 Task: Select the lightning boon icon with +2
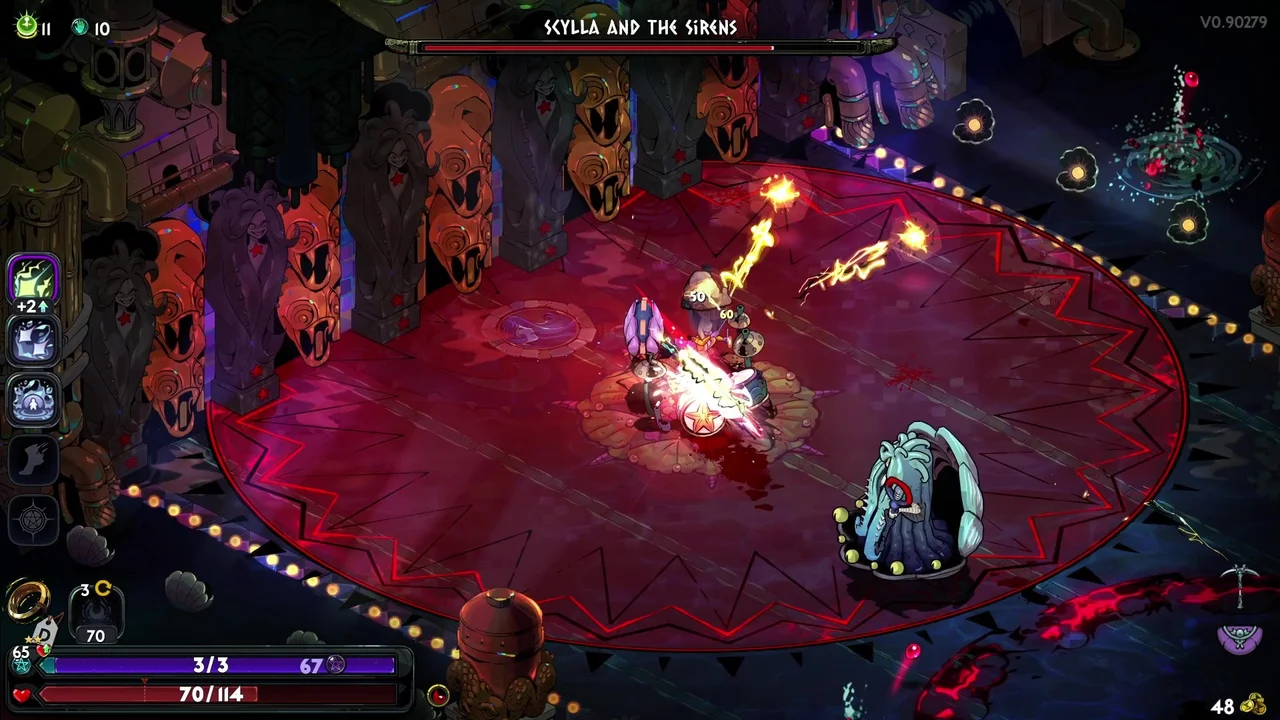pyautogui.click(x=33, y=280)
